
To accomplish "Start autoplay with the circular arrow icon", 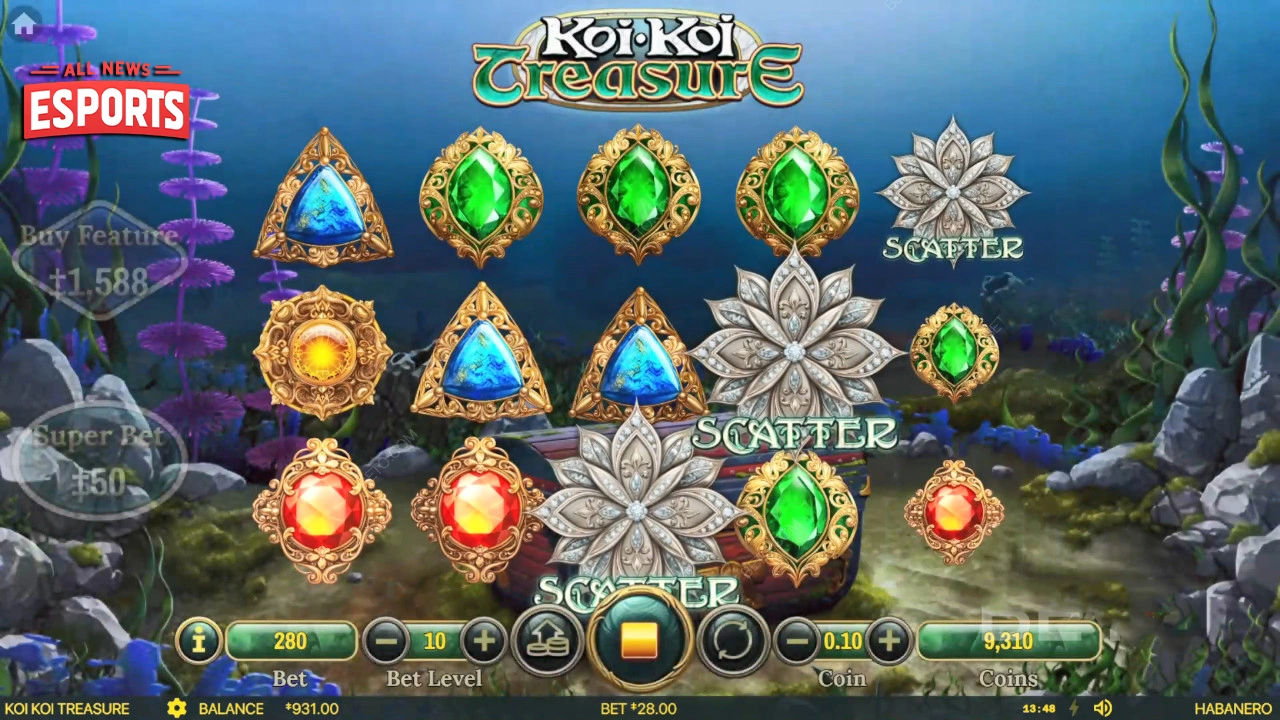I will (x=733, y=642).
